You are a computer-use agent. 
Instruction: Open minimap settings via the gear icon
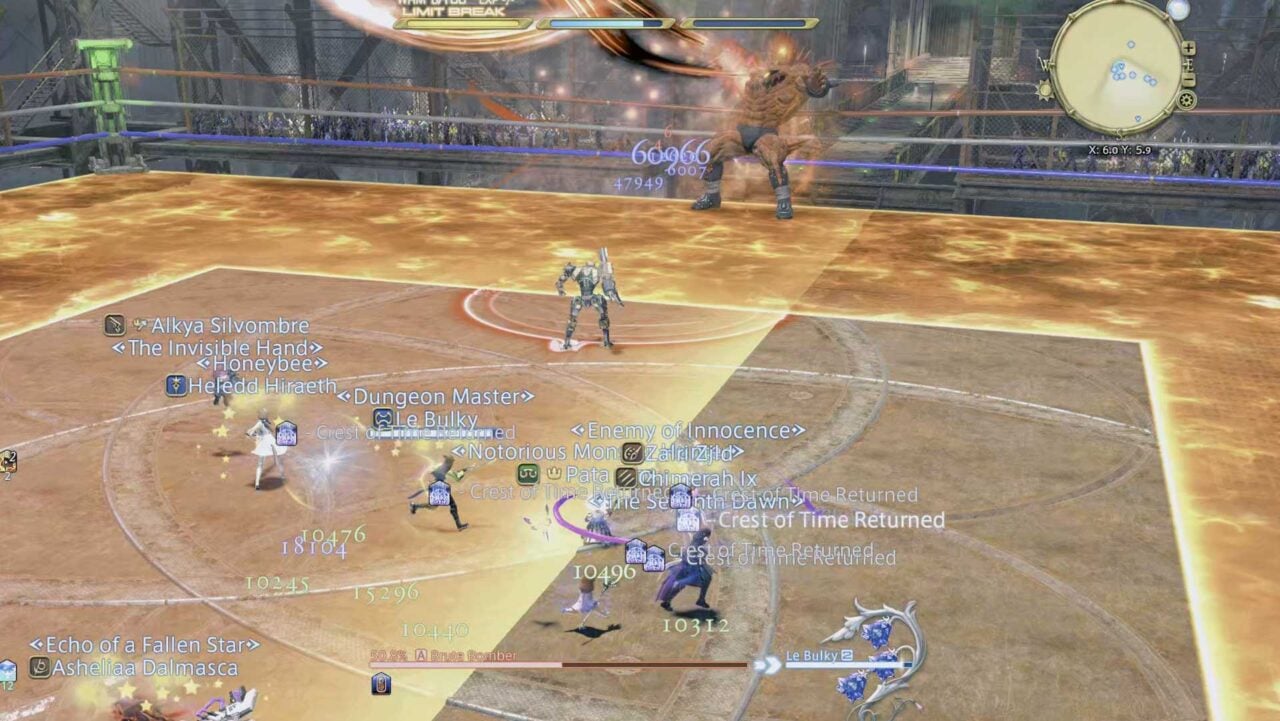pyautogui.click(x=1187, y=99)
